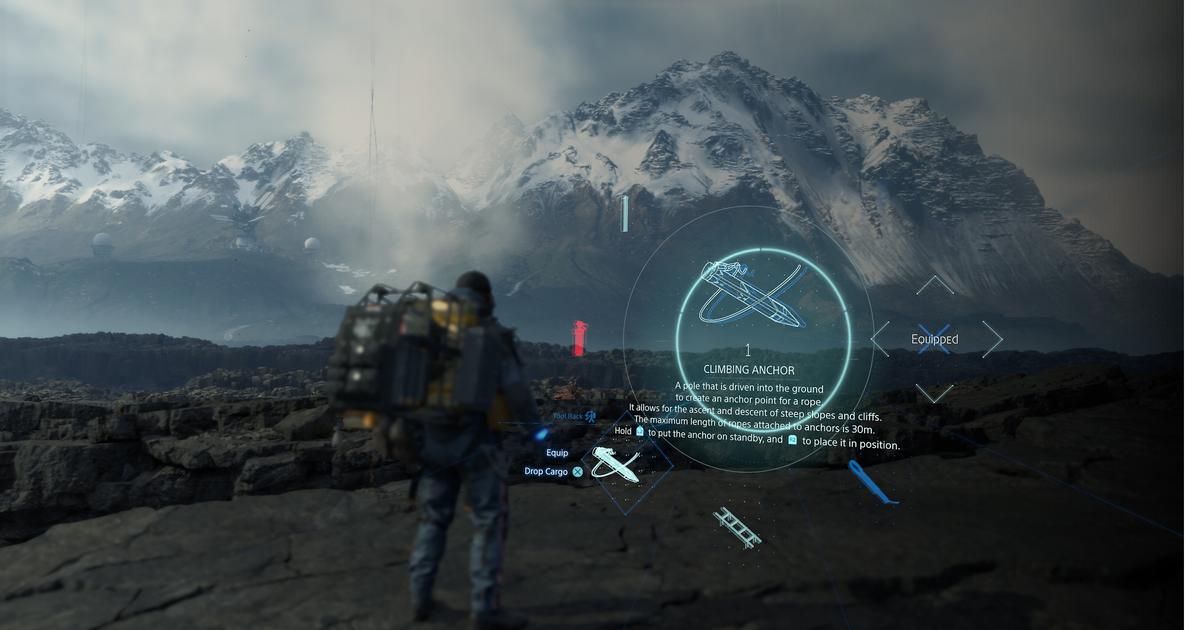Choose the pale vertical bar item

point(625,214)
